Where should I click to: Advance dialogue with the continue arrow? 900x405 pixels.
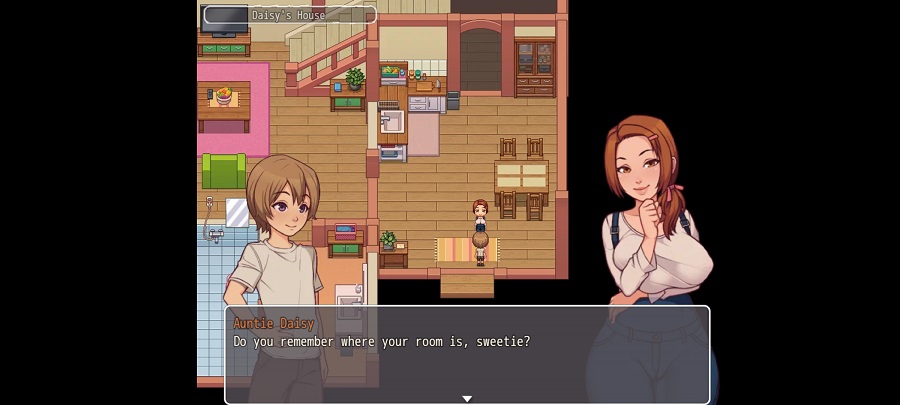point(467,398)
